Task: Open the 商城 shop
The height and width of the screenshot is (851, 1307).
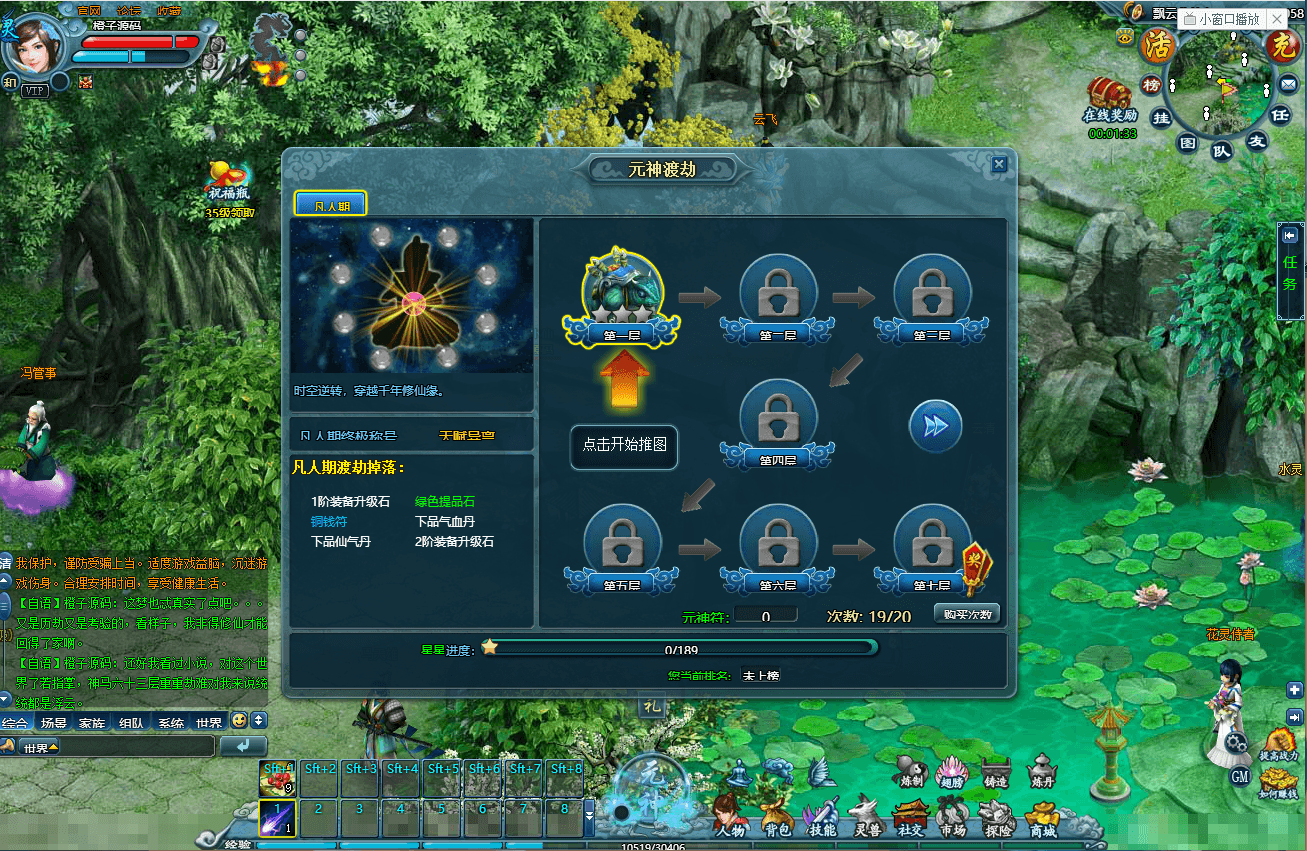Action: [1043, 815]
